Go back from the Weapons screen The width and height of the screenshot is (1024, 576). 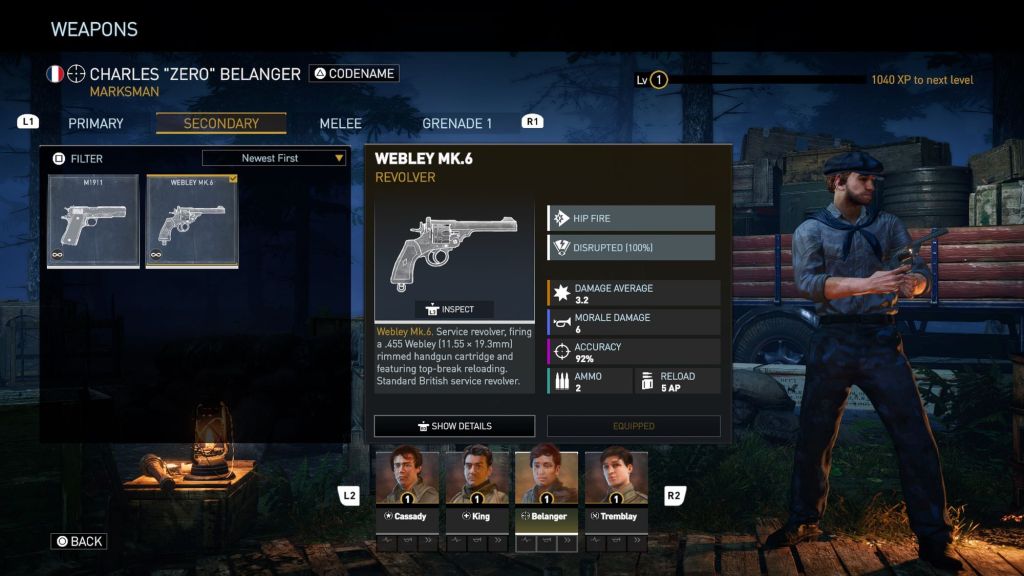coord(79,541)
